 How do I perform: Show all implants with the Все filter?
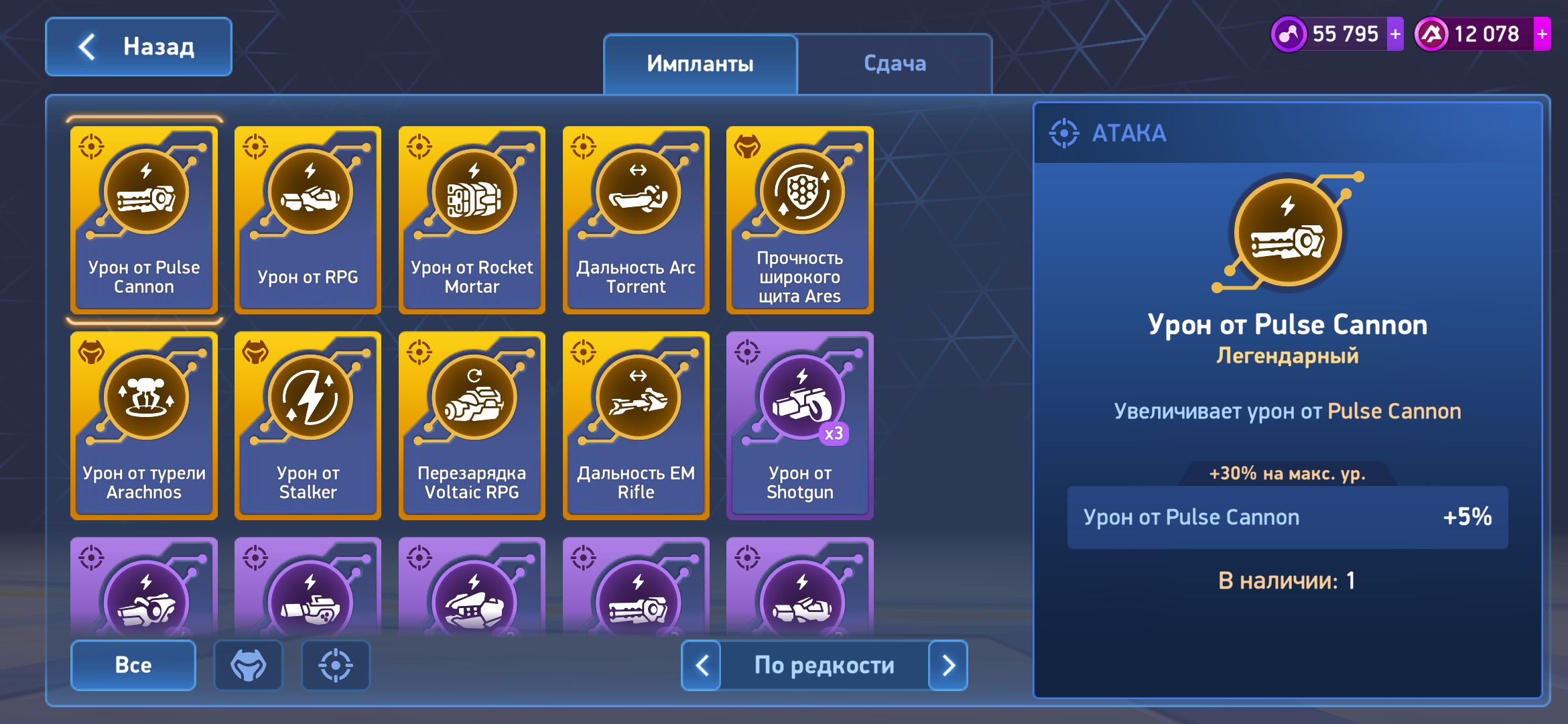133,665
